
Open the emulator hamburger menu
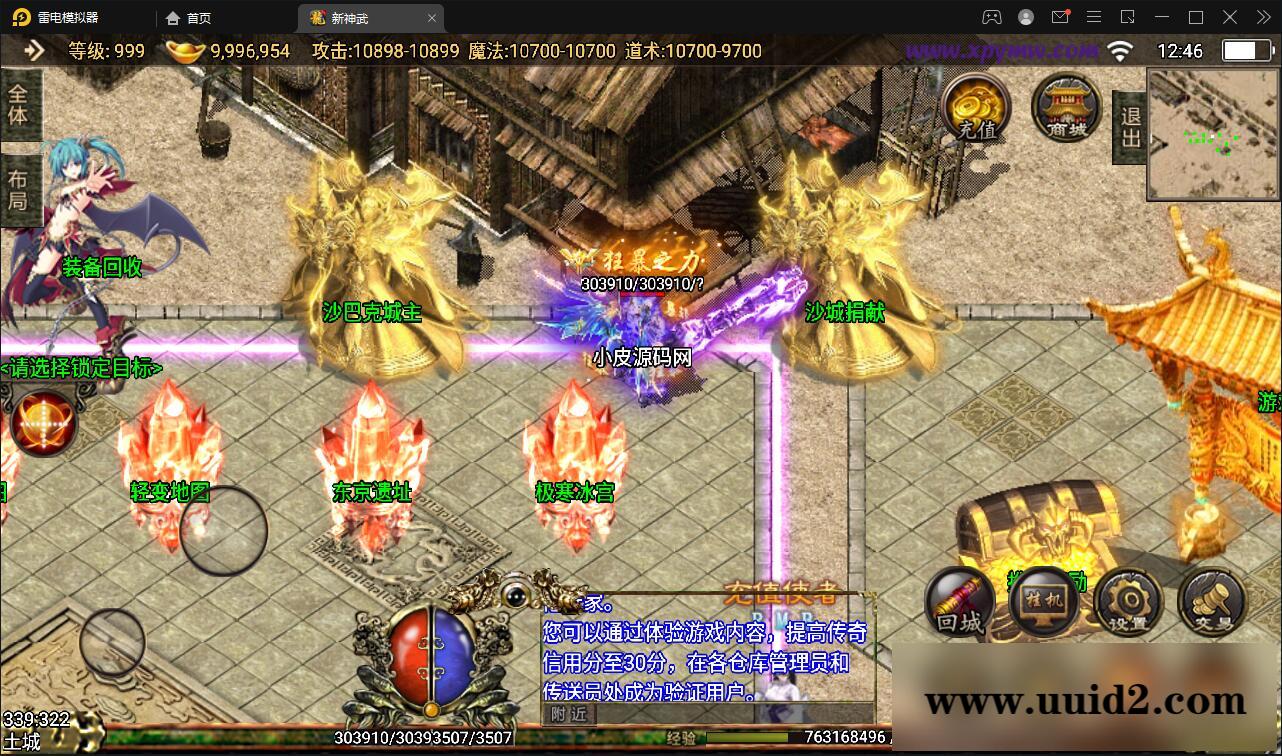pos(1094,17)
